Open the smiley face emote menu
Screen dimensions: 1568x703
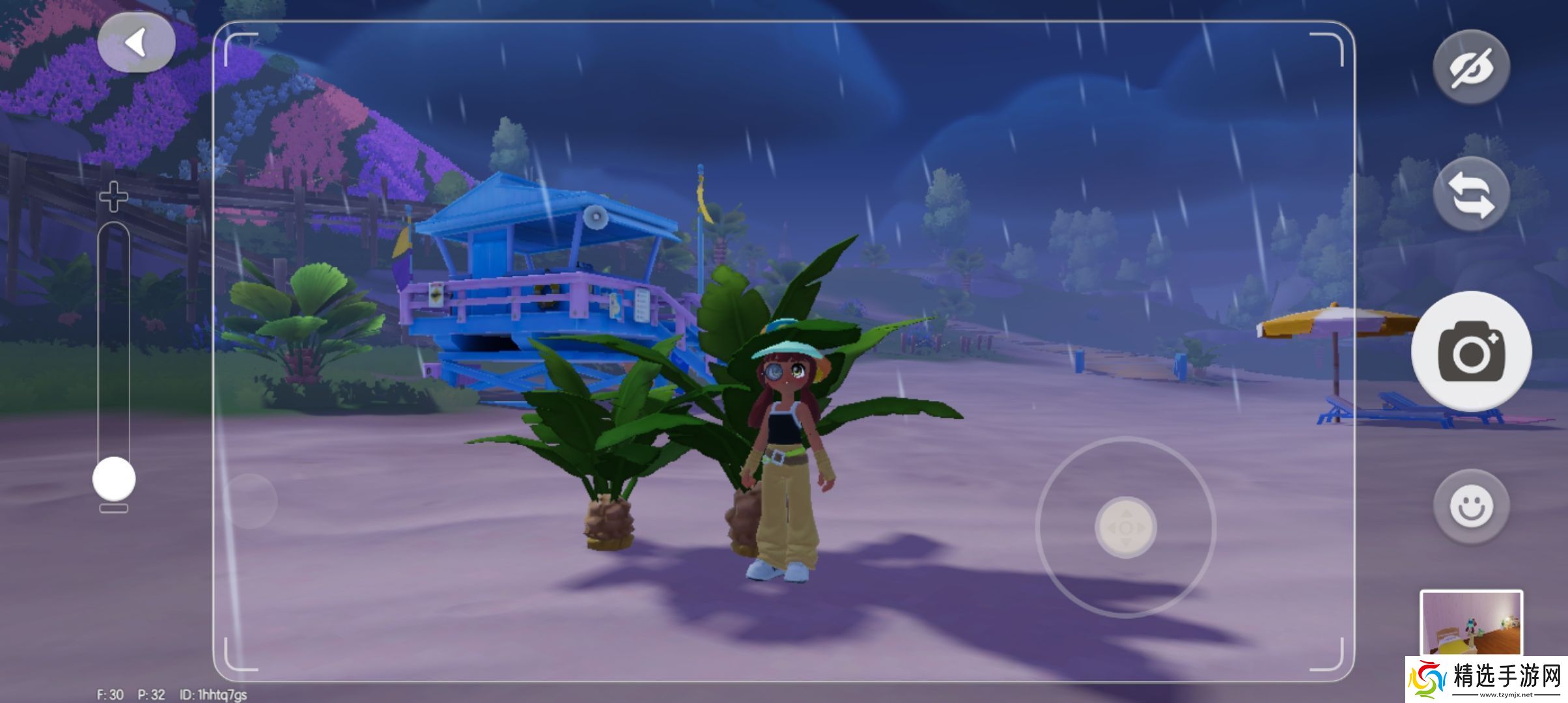[1471, 506]
